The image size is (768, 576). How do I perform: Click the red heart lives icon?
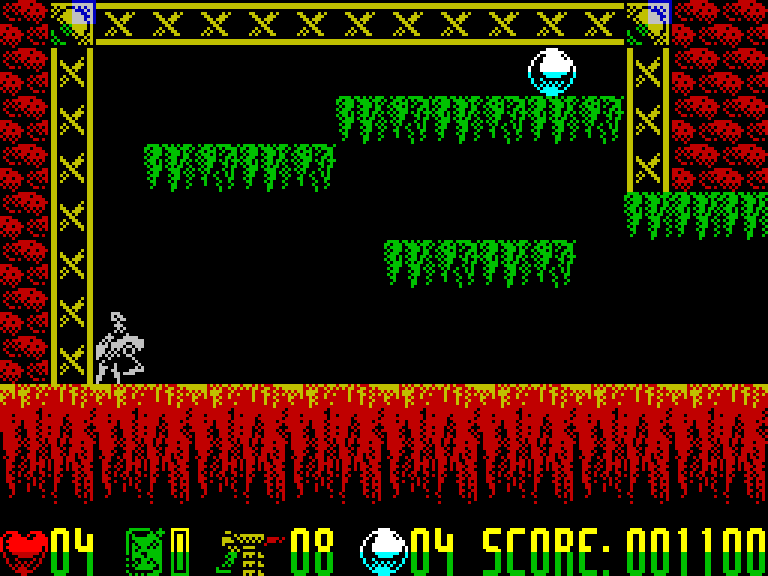pyautogui.click(x=24, y=551)
